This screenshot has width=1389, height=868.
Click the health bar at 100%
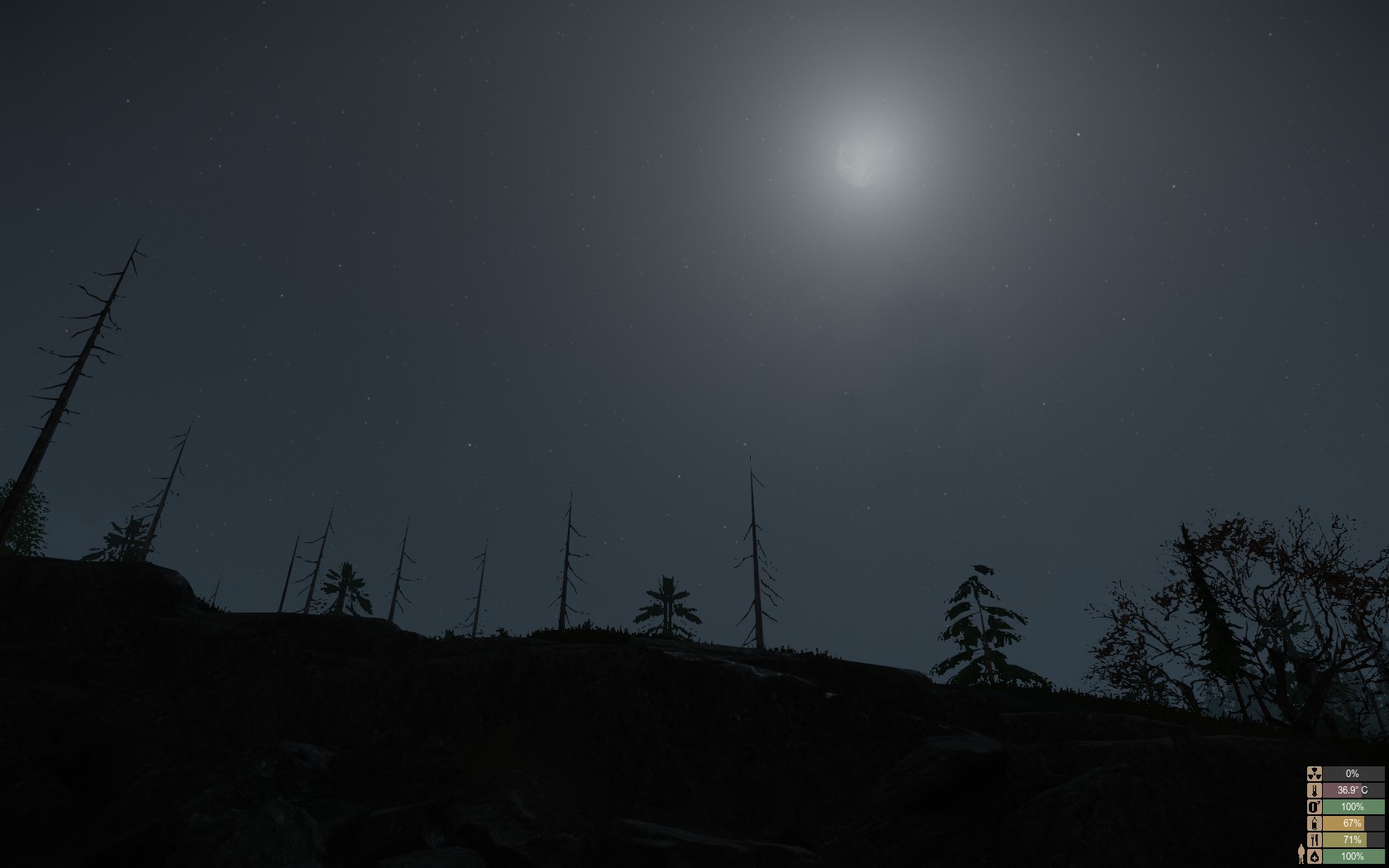point(1351,856)
